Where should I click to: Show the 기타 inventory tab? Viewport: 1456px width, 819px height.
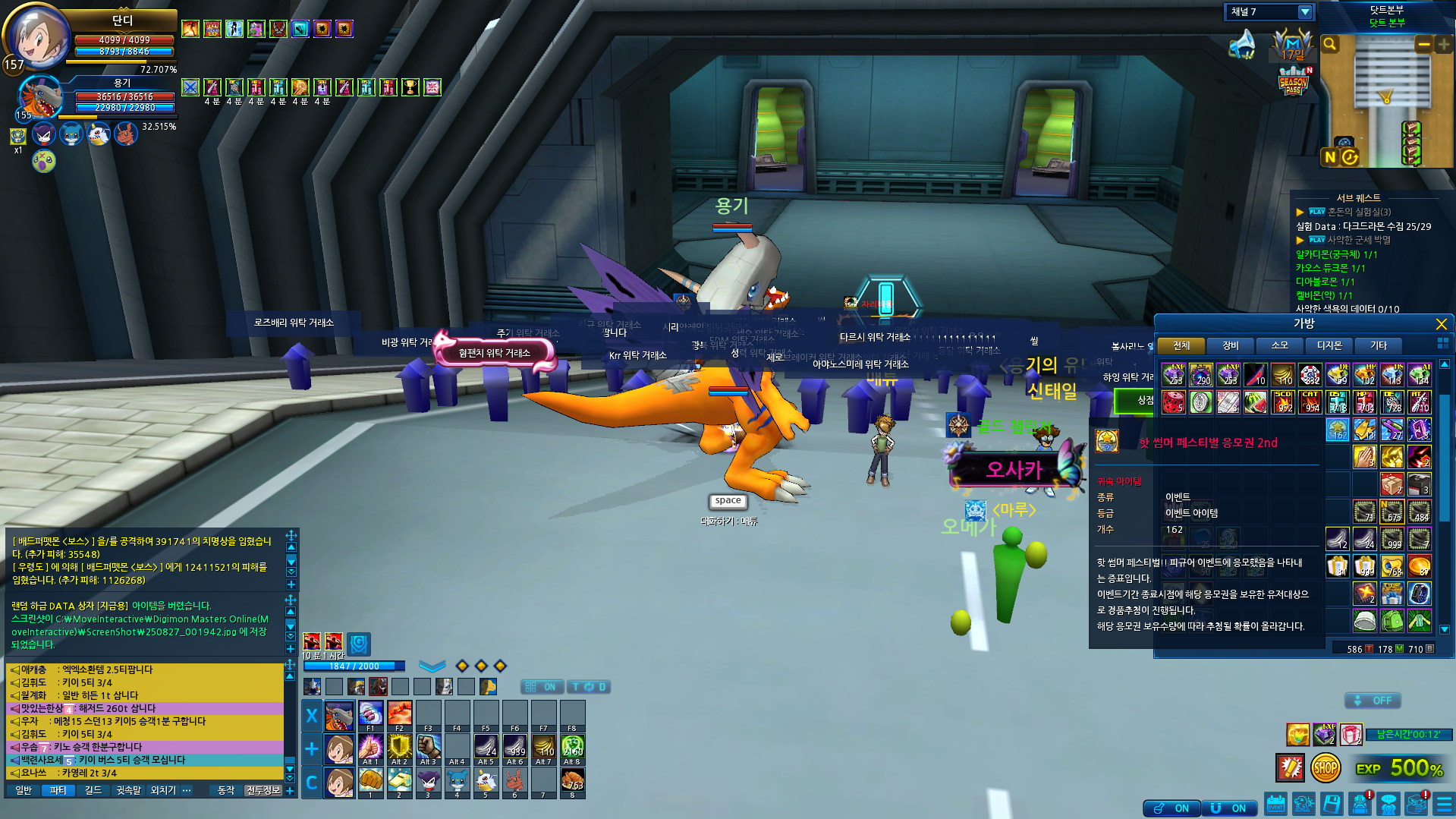(1378, 345)
